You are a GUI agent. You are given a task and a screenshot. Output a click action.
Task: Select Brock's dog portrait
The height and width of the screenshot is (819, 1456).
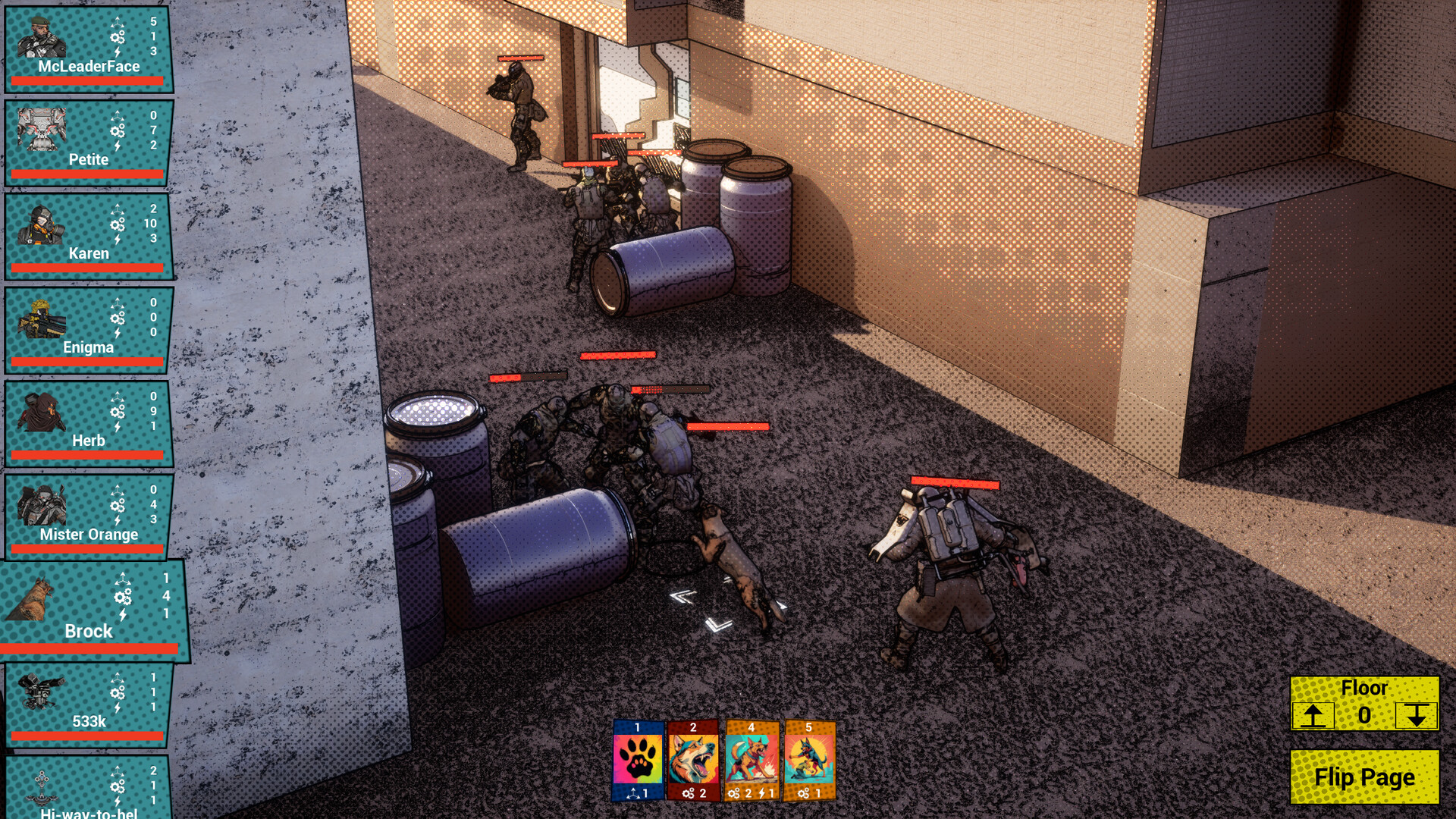(x=34, y=599)
